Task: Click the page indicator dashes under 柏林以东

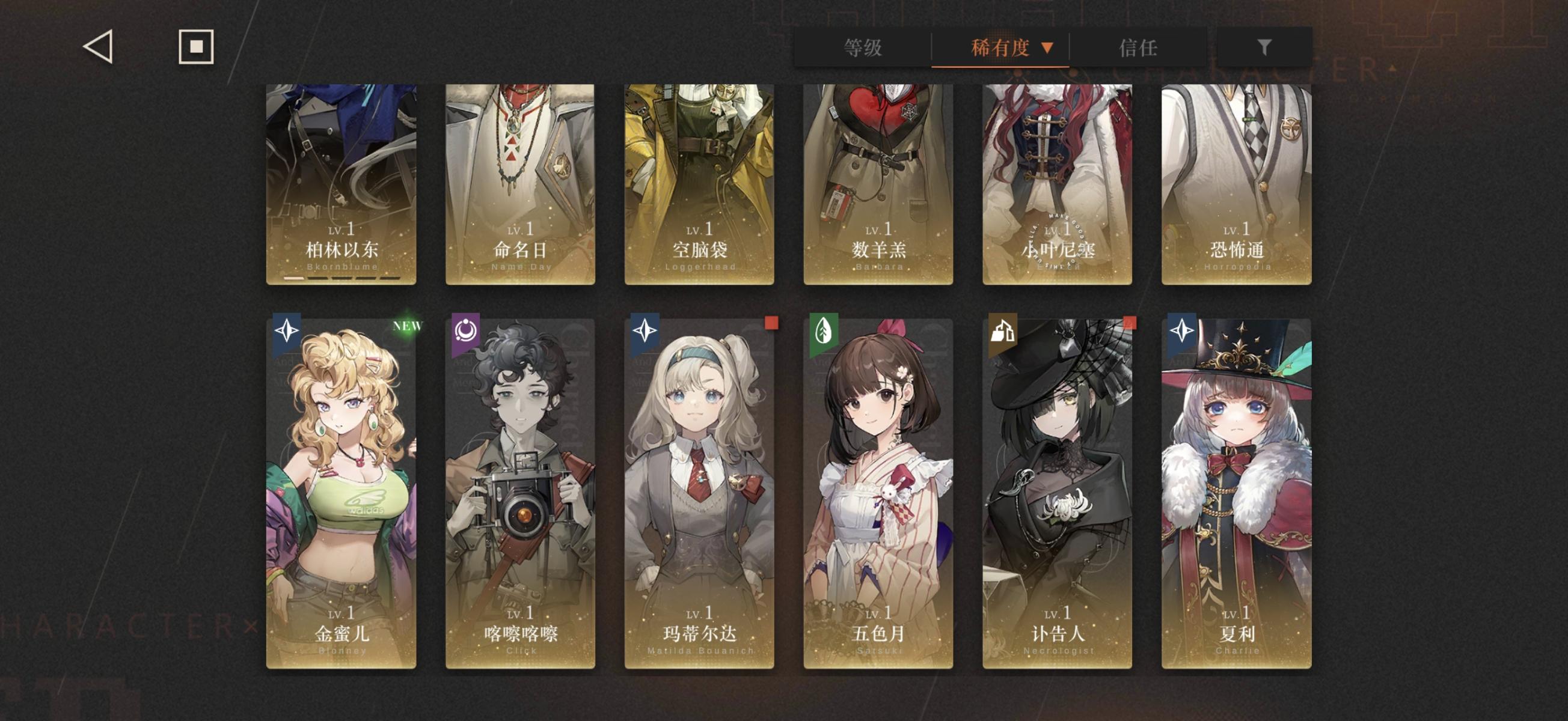Action: click(342, 278)
